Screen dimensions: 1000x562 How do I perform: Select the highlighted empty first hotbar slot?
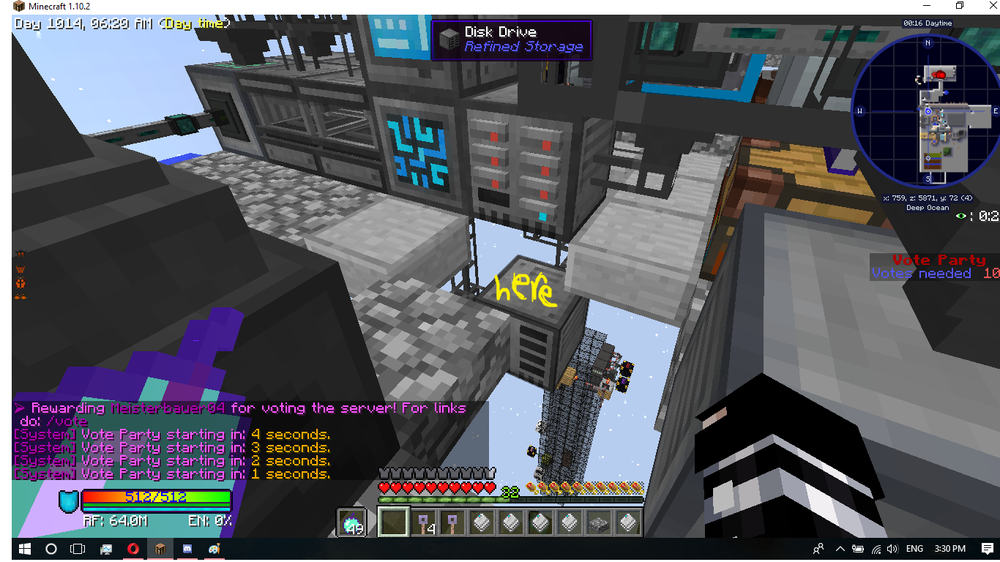[393, 522]
